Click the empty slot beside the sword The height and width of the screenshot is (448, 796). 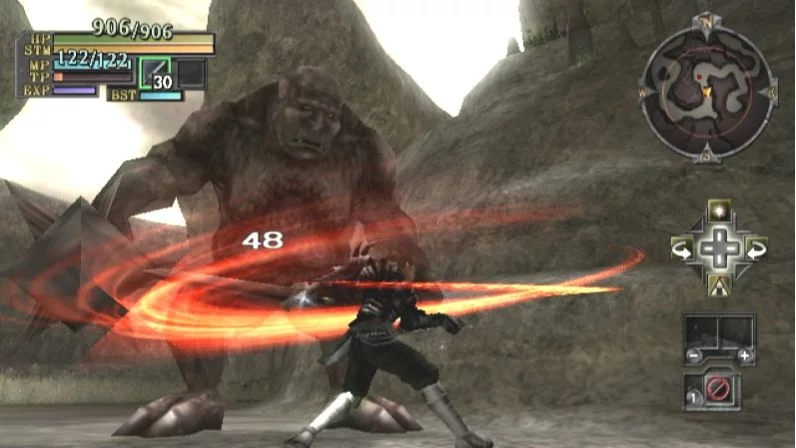pyautogui.click(x=190, y=74)
